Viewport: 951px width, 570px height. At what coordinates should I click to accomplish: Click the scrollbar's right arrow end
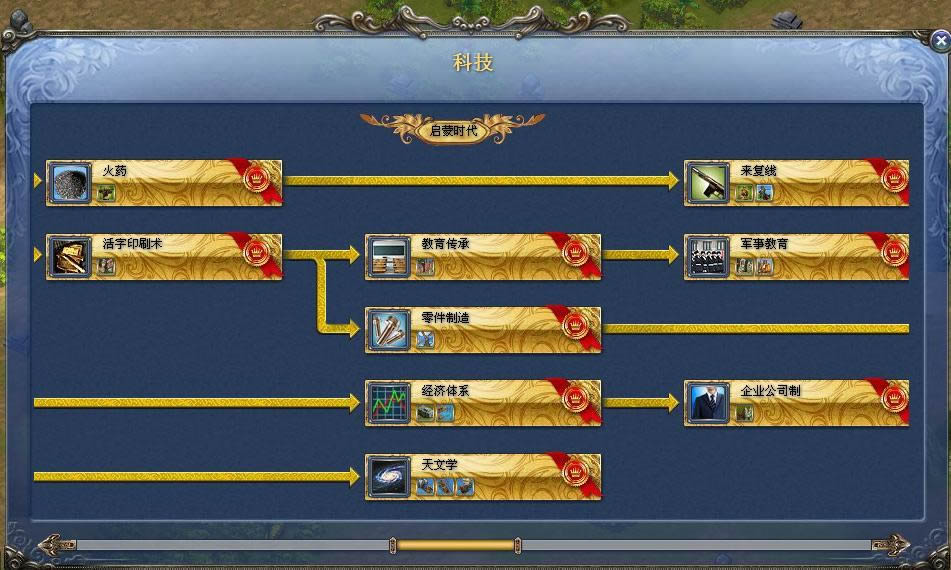[892, 545]
